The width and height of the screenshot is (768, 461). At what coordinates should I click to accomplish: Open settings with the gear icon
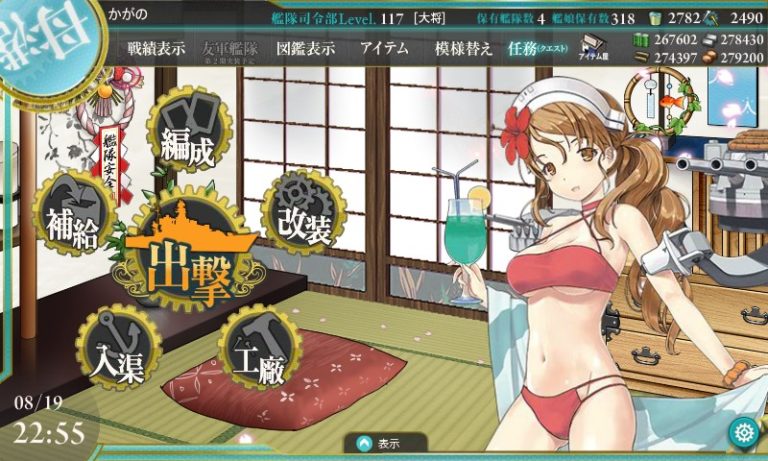[742, 432]
